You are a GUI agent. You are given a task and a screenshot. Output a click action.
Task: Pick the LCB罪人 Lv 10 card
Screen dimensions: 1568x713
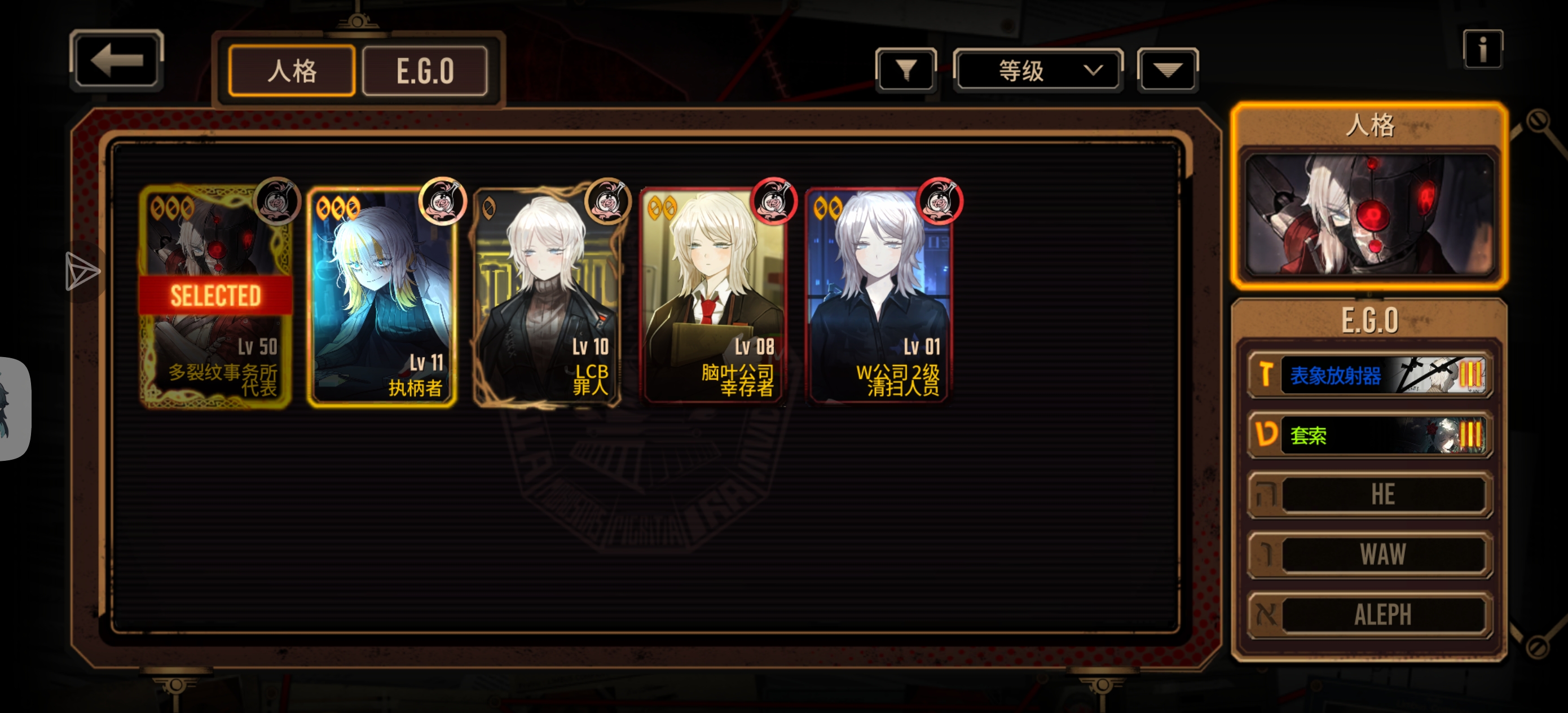point(547,297)
